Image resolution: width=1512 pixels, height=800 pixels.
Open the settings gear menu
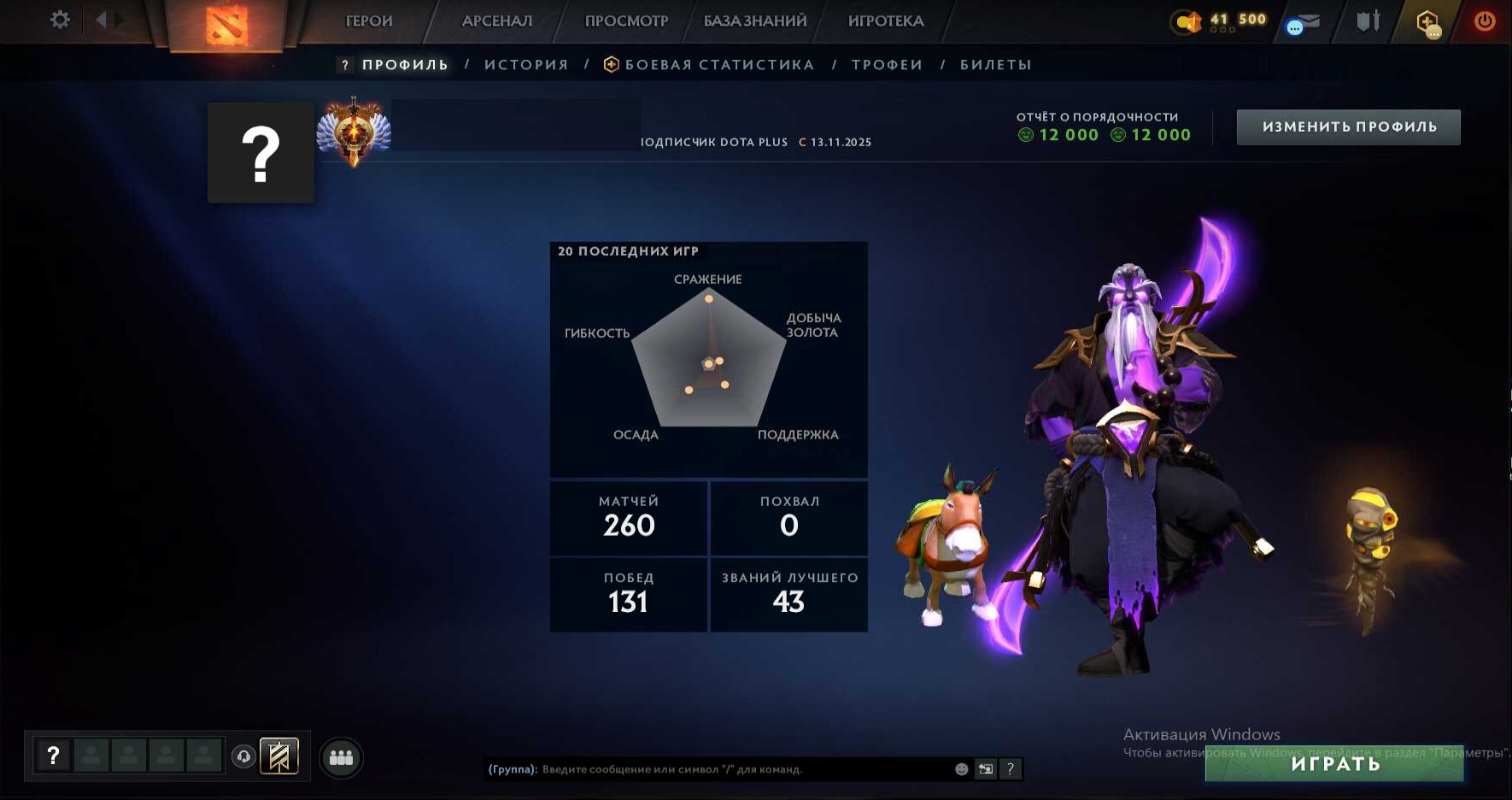[58, 21]
